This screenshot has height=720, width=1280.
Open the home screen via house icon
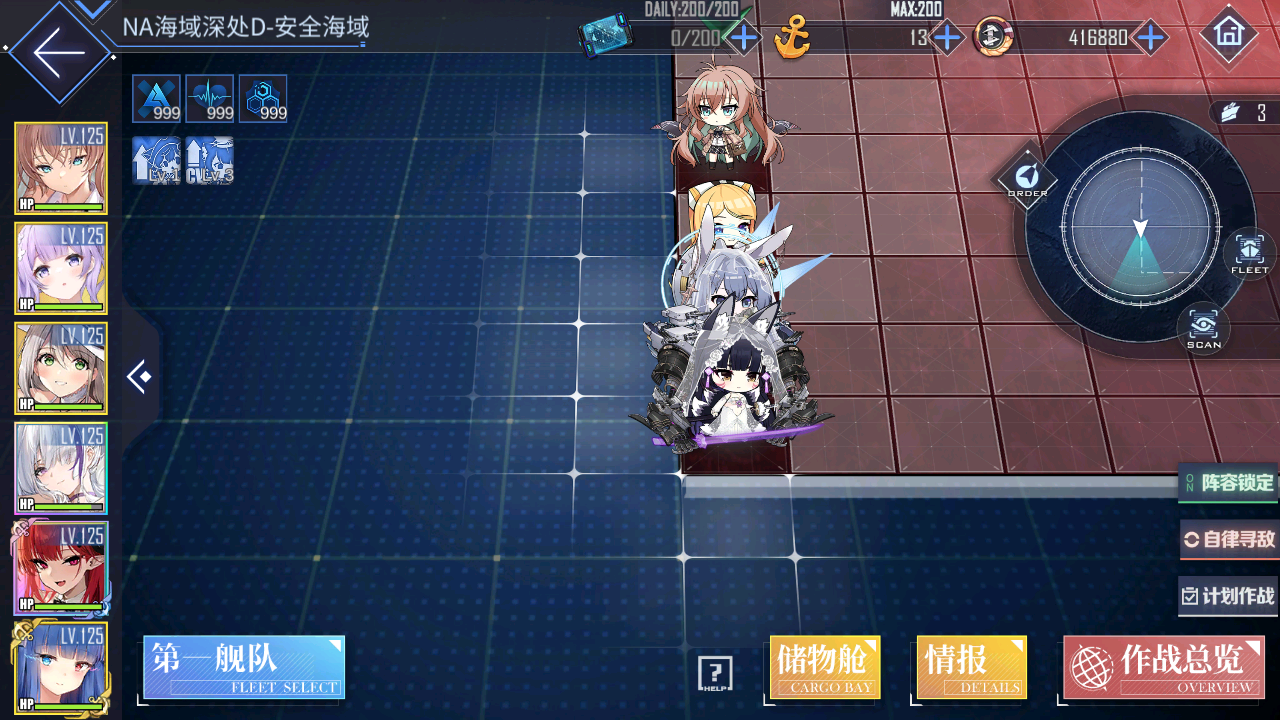click(x=1227, y=36)
